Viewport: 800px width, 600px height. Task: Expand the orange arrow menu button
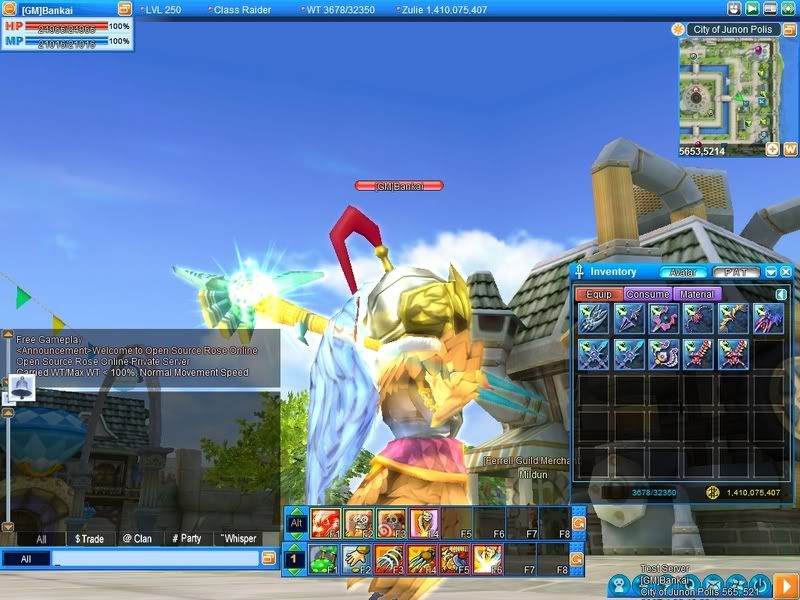coord(786,585)
